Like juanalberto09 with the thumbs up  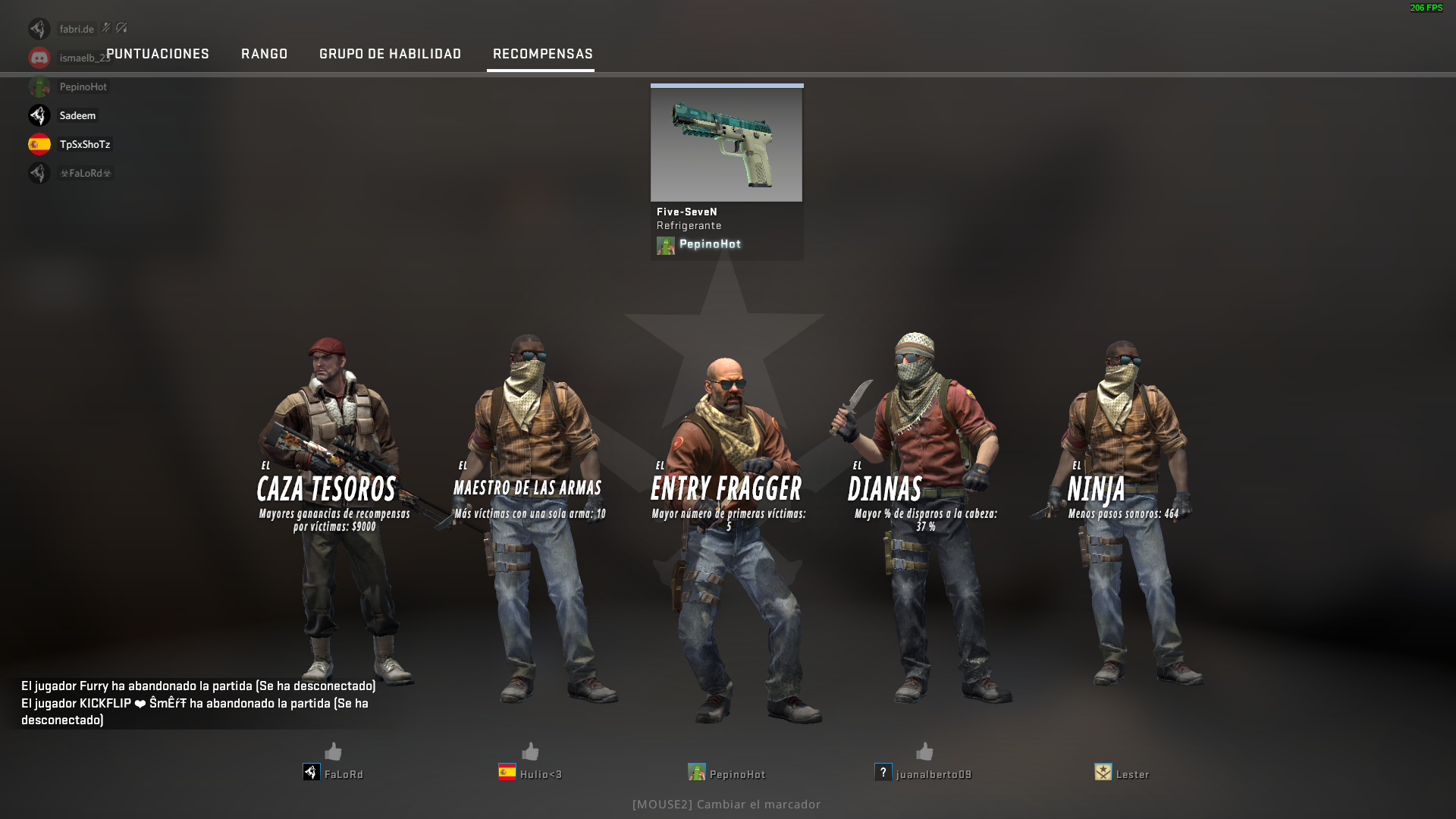[x=924, y=752]
